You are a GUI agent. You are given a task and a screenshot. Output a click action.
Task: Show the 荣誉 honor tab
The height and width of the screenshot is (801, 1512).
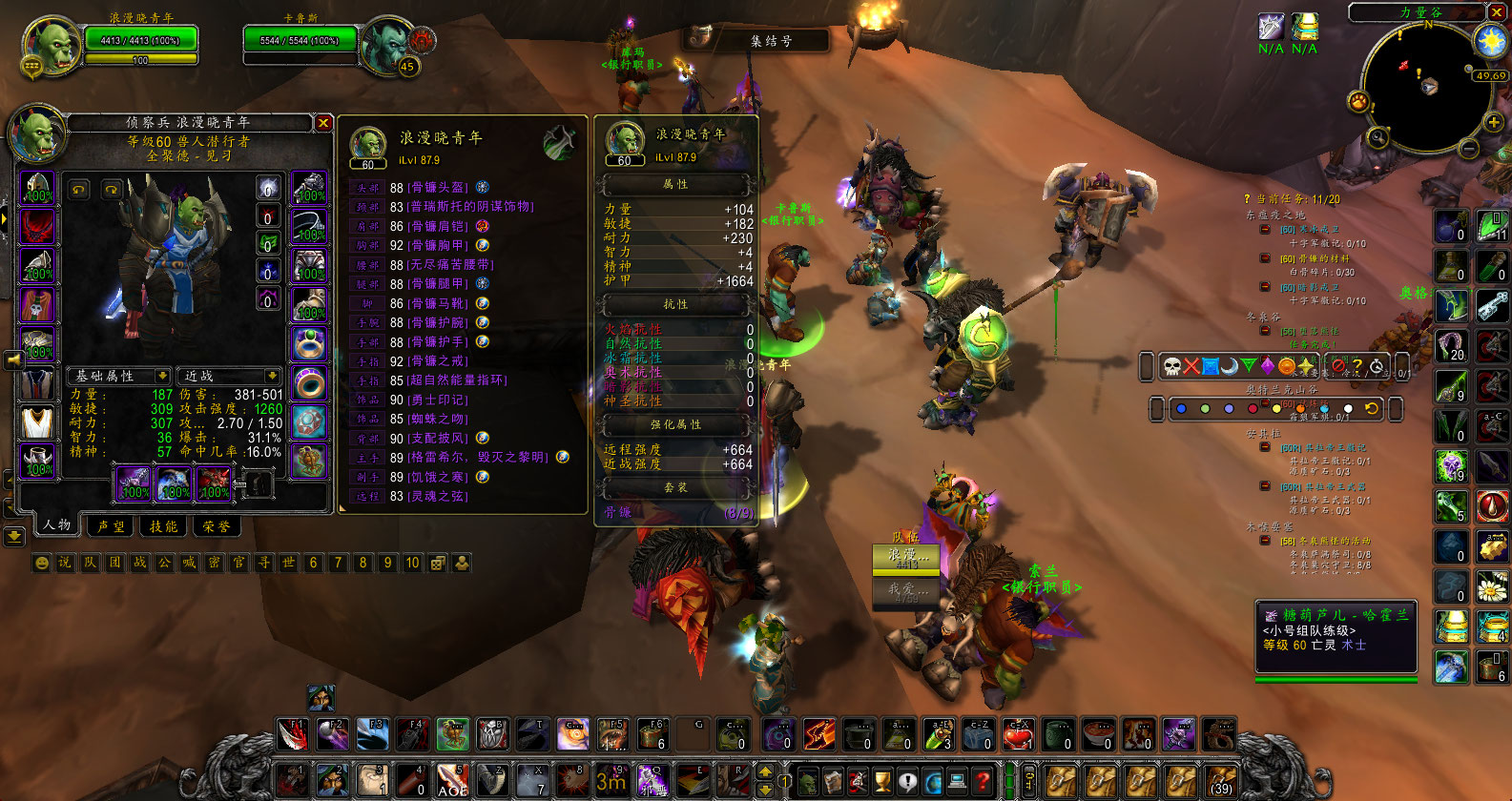[217, 525]
